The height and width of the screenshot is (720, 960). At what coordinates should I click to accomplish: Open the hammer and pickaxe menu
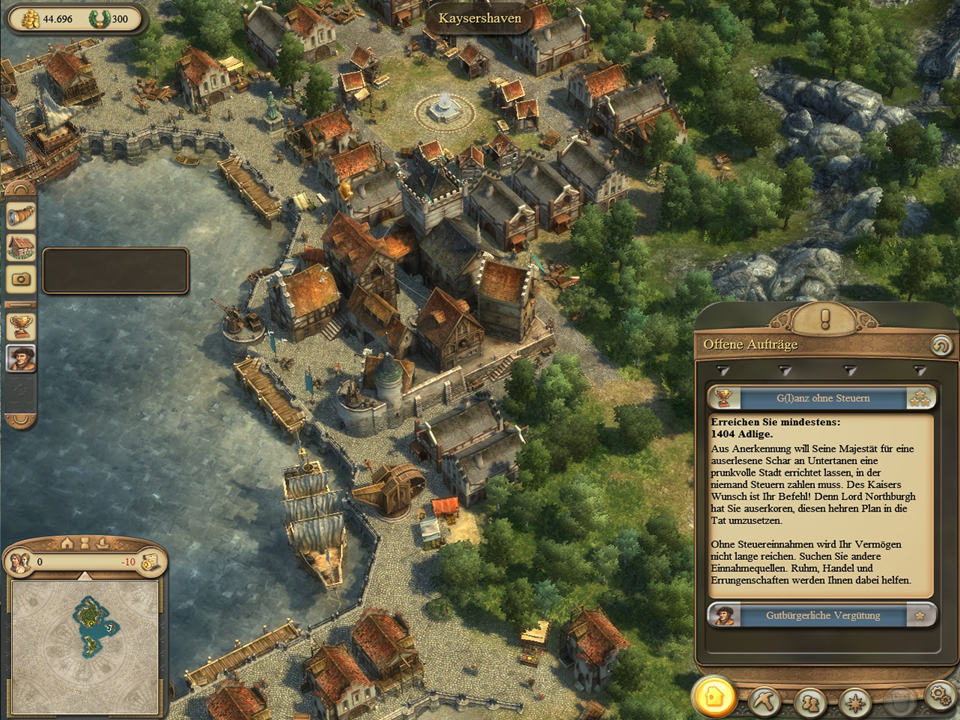click(x=765, y=699)
